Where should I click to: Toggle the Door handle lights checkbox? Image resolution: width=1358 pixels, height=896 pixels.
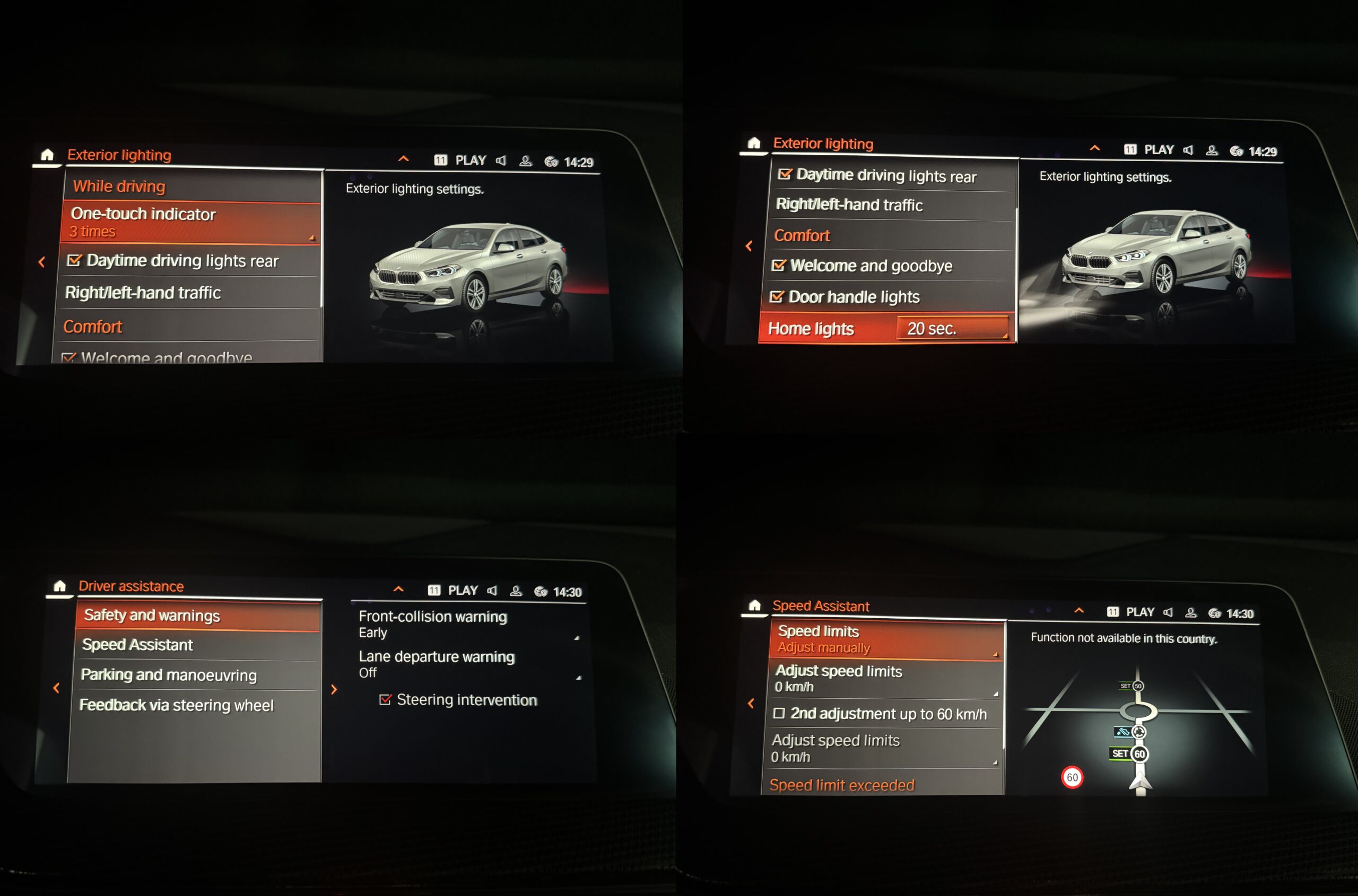[777, 296]
